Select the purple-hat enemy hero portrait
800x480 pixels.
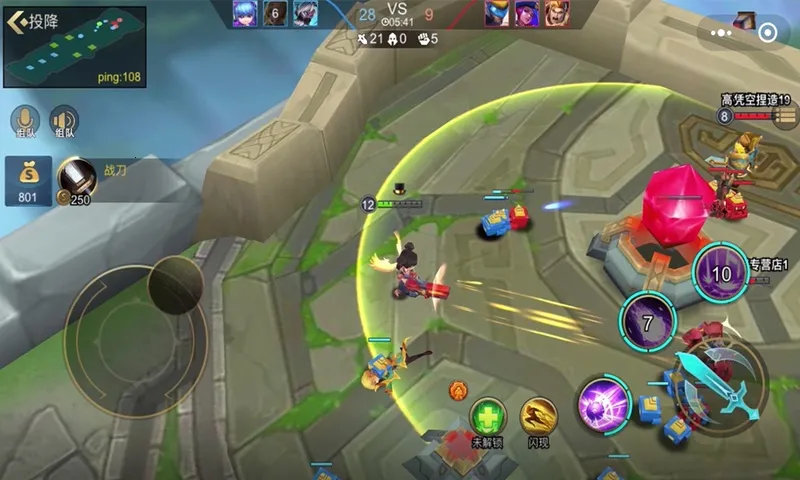526,13
